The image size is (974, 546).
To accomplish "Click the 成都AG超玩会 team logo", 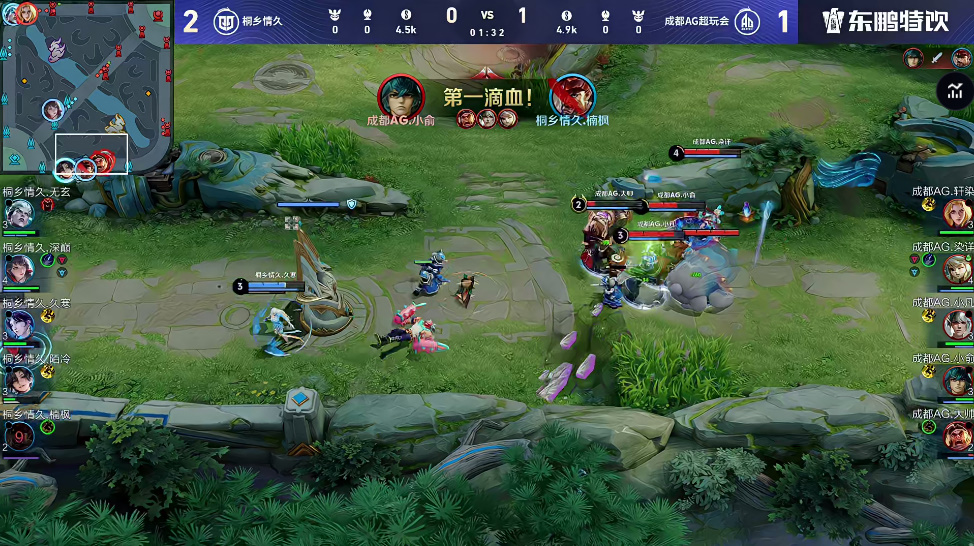I will 745,21.
